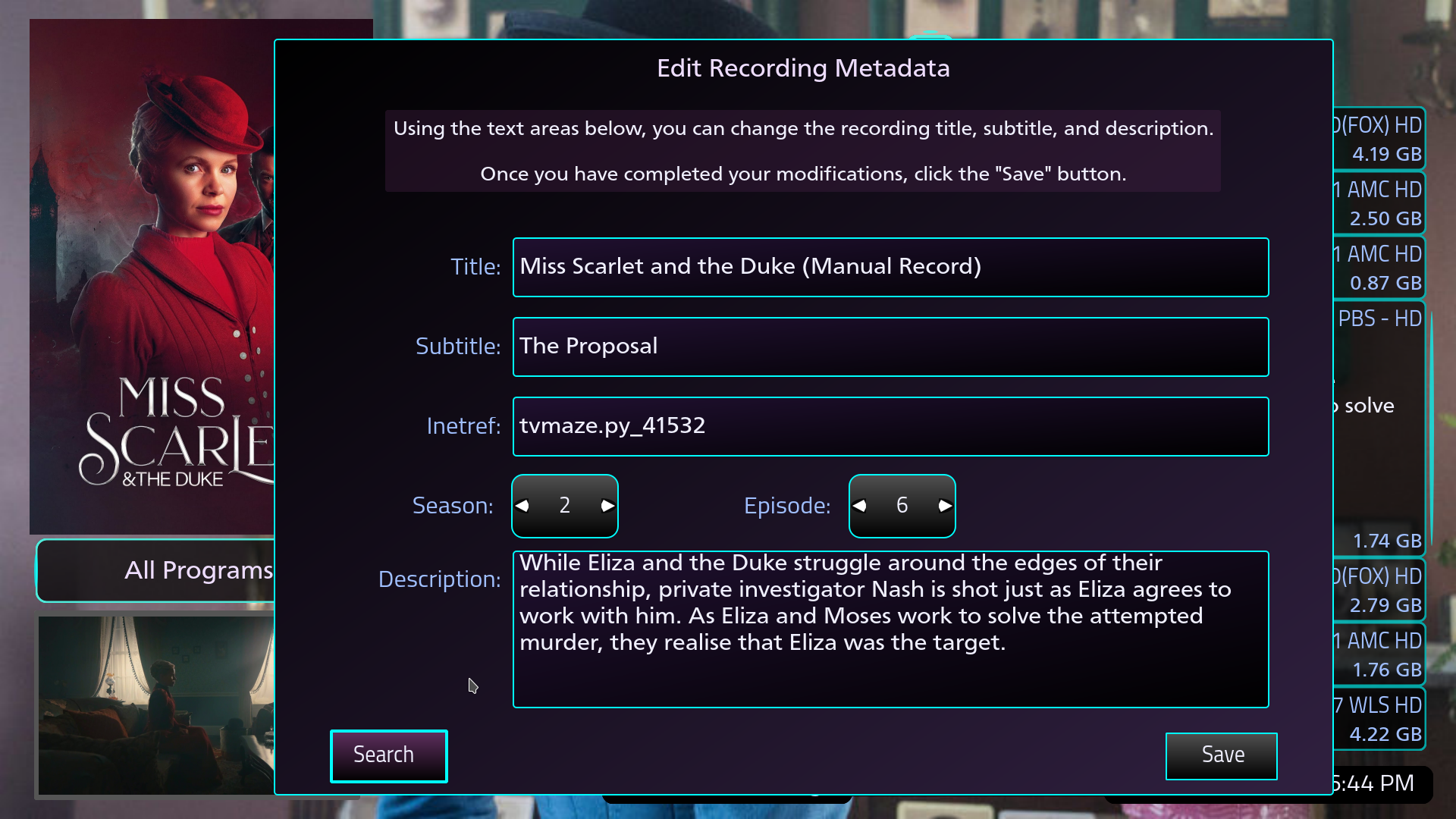Click the Season value spinner
The image size is (1456, 819).
(565, 505)
